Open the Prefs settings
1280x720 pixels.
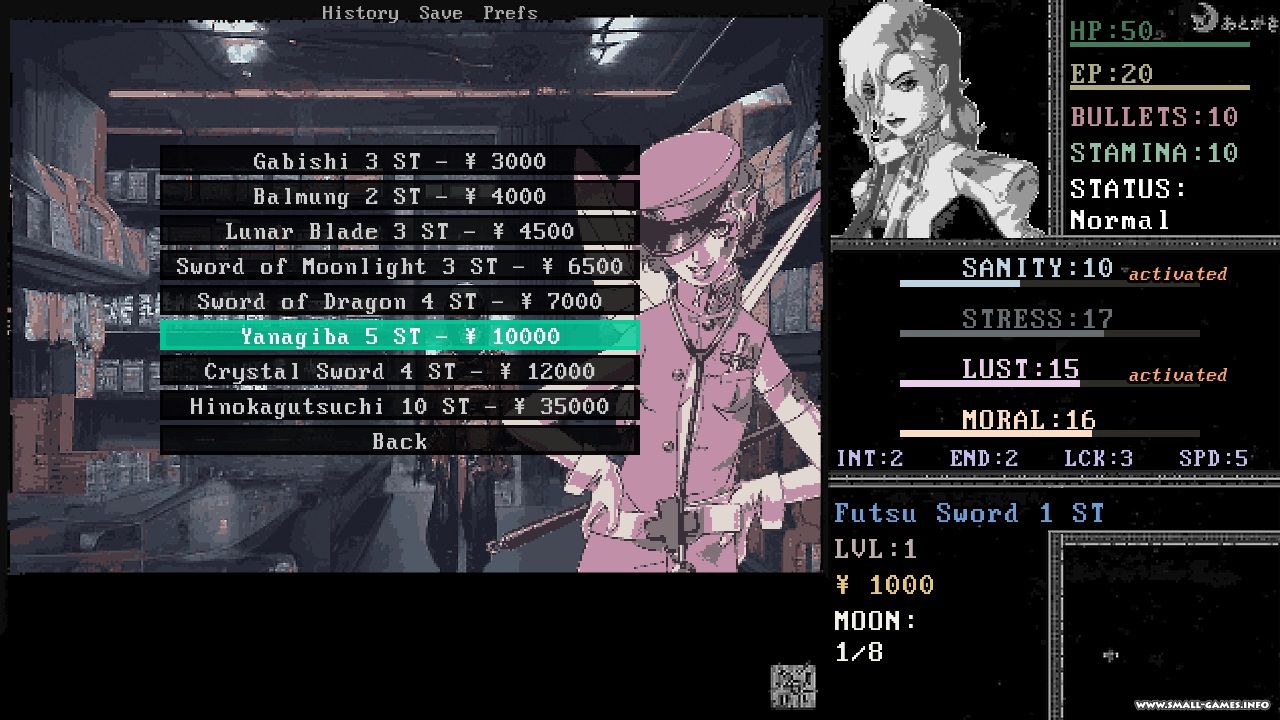pos(510,13)
